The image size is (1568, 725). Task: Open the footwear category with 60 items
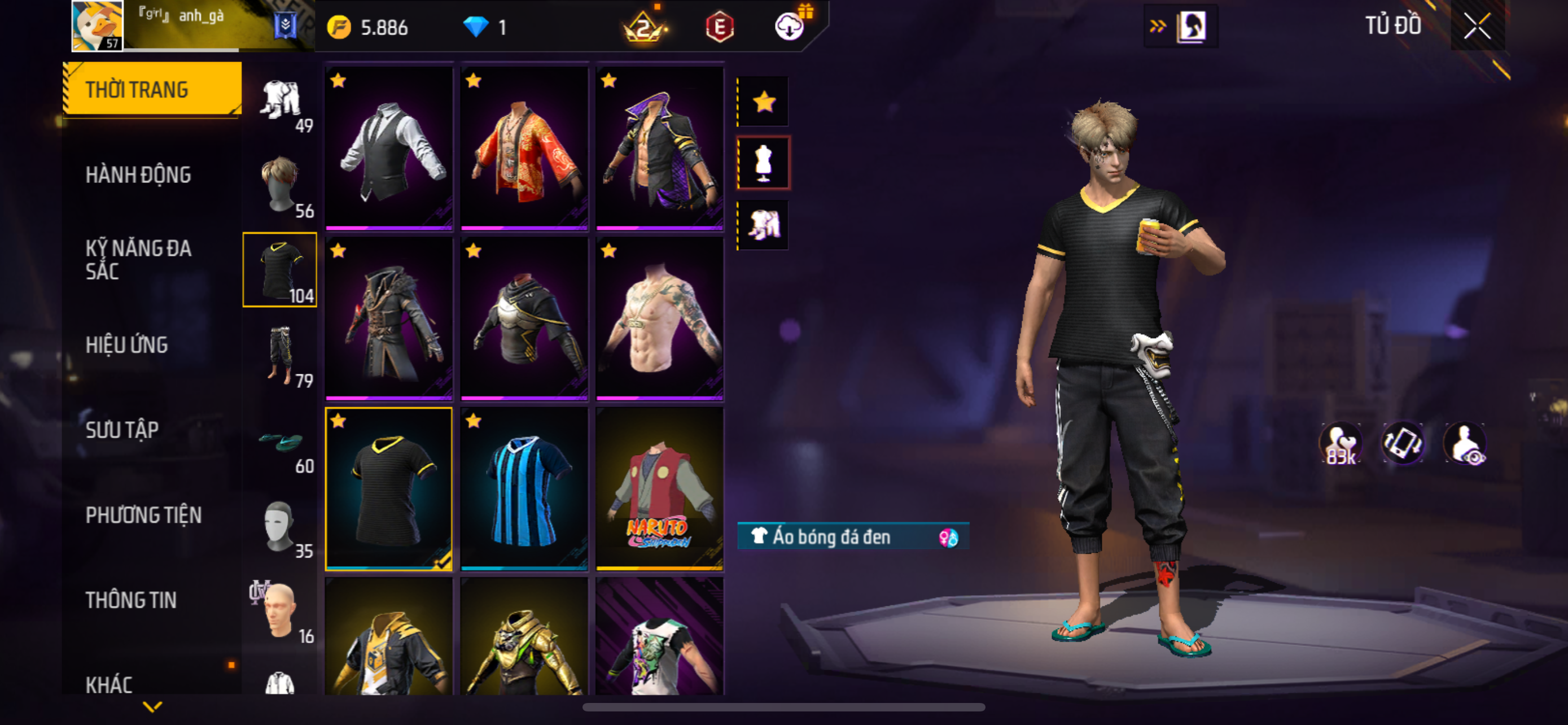(280, 442)
